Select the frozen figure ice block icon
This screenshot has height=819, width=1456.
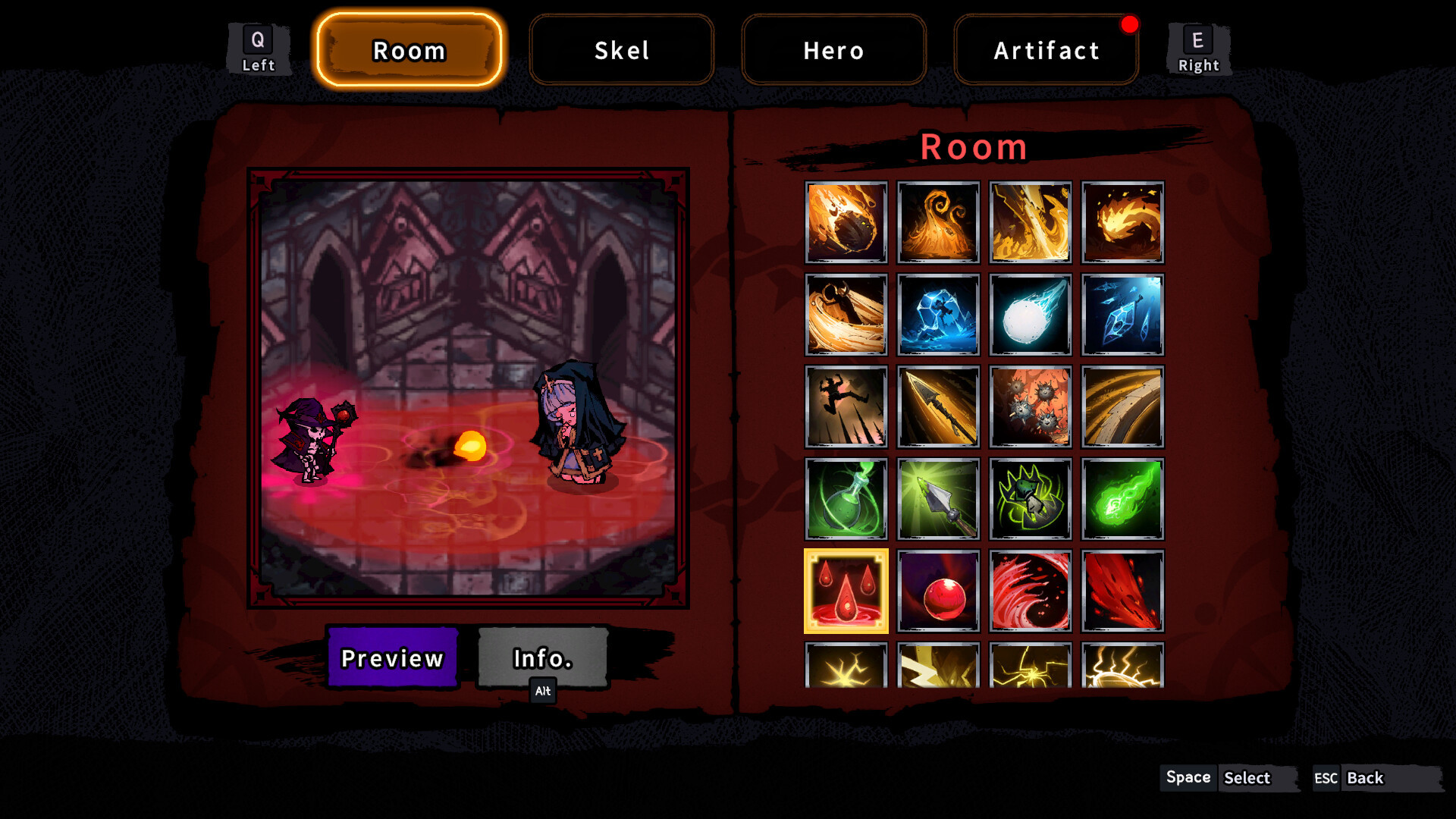(938, 315)
